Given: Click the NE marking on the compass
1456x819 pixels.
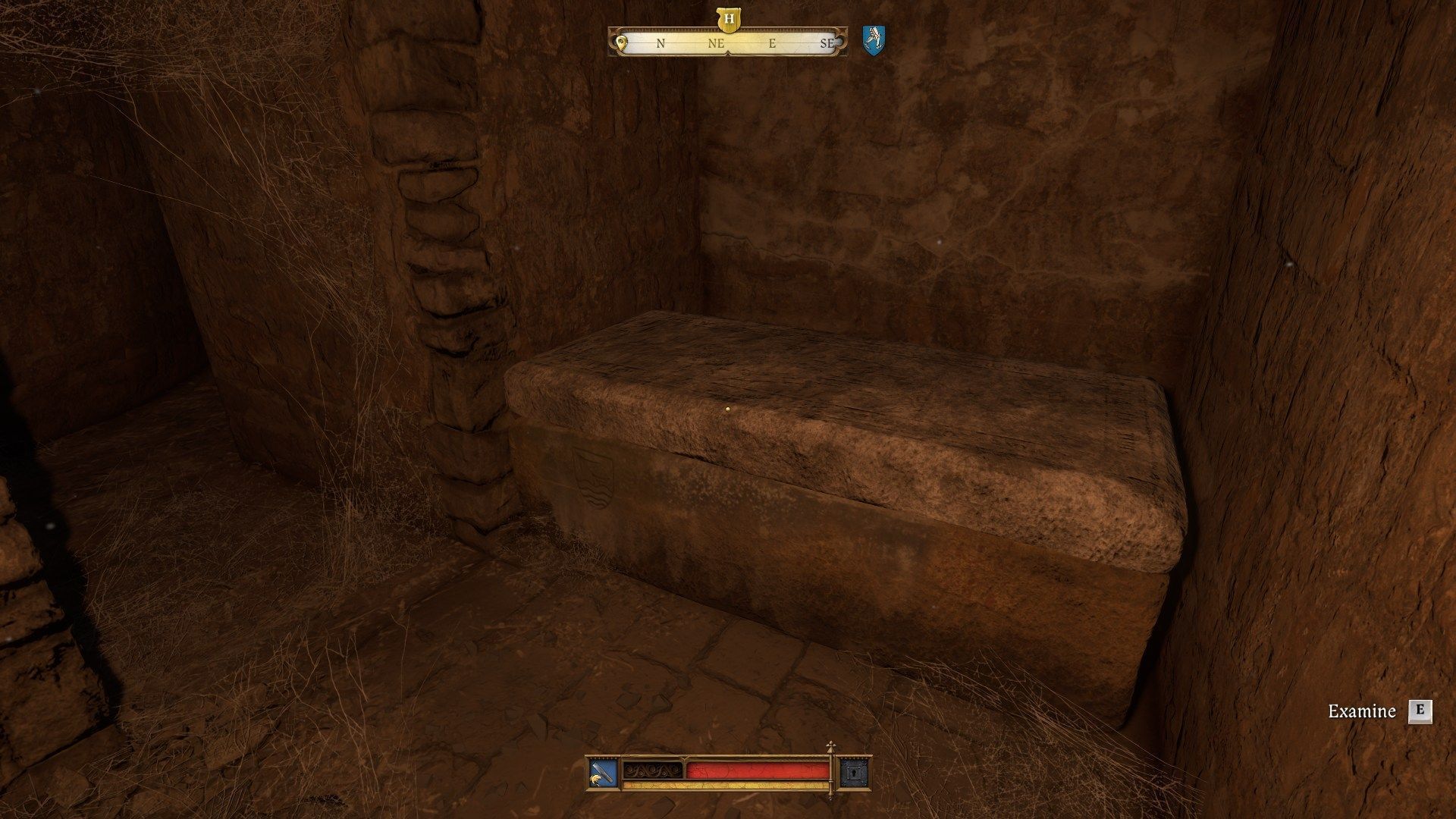Looking at the screenshot, I should pyautogui.click(x=715, y=43).
